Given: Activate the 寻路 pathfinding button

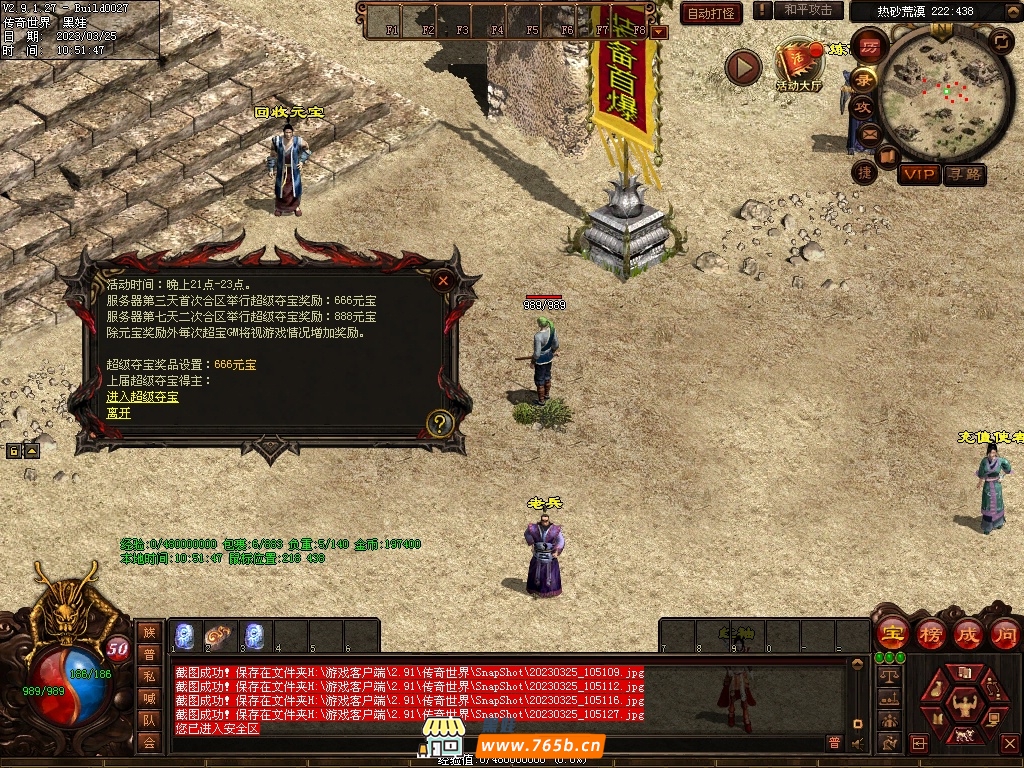Looking at the screenshot, I should tap(965, 175).
